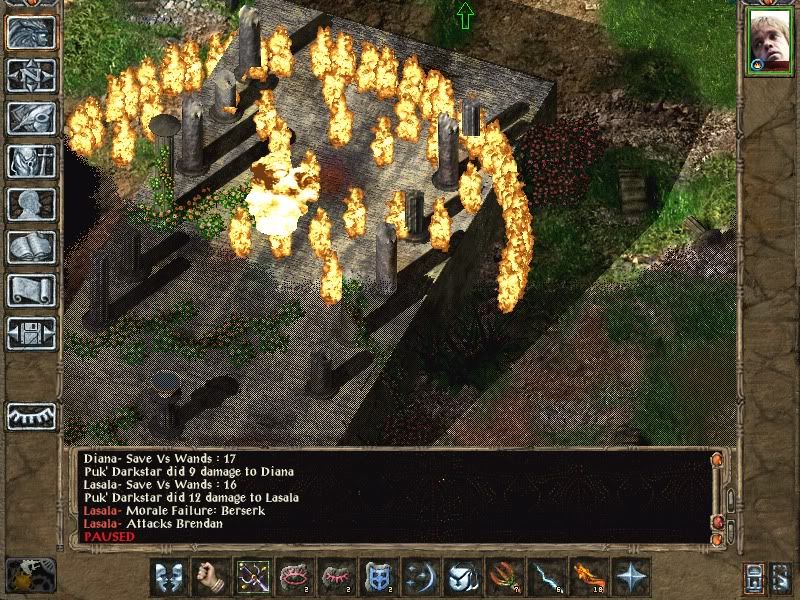Use the flame item with 18 charges
This screenshot has height=600, width=800.
(587, 577)
